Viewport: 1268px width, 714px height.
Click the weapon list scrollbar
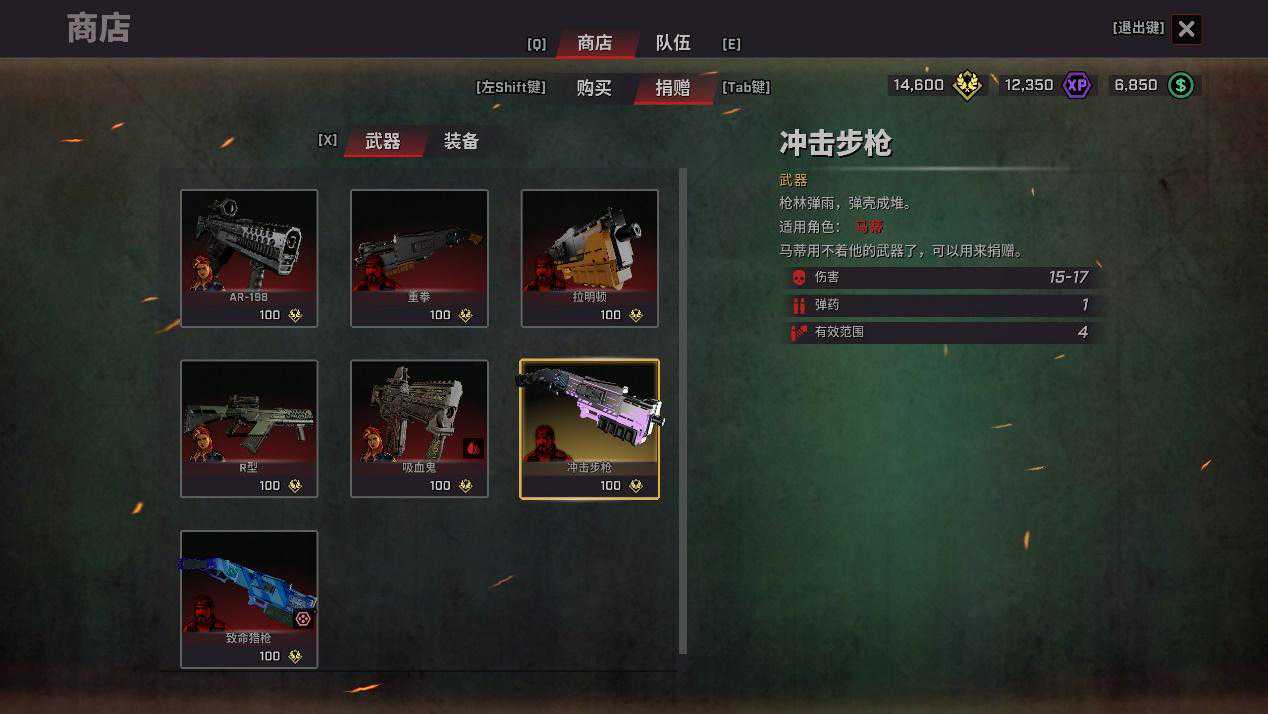pos(683,410)
